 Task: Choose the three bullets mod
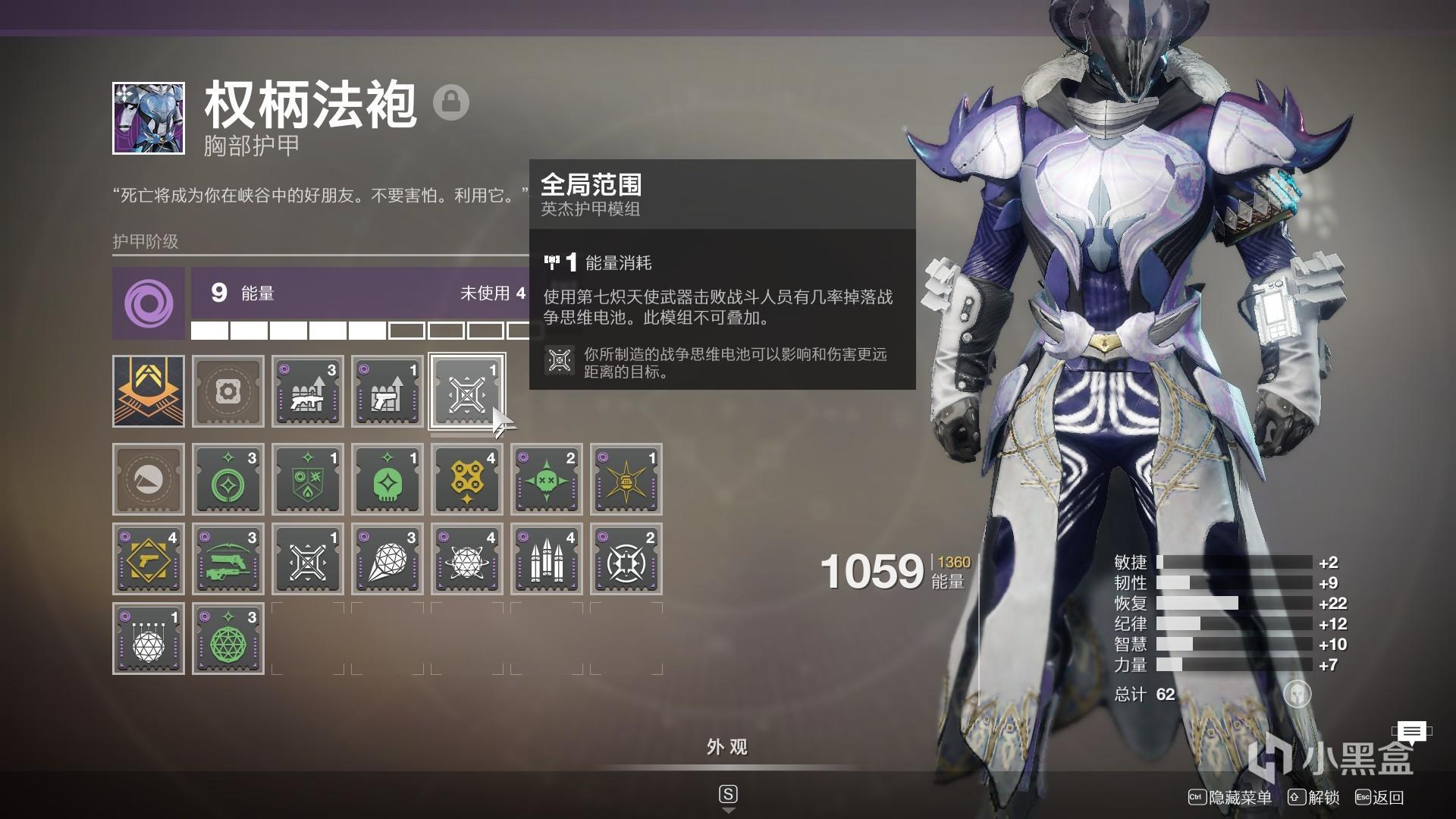pos(547,559)
